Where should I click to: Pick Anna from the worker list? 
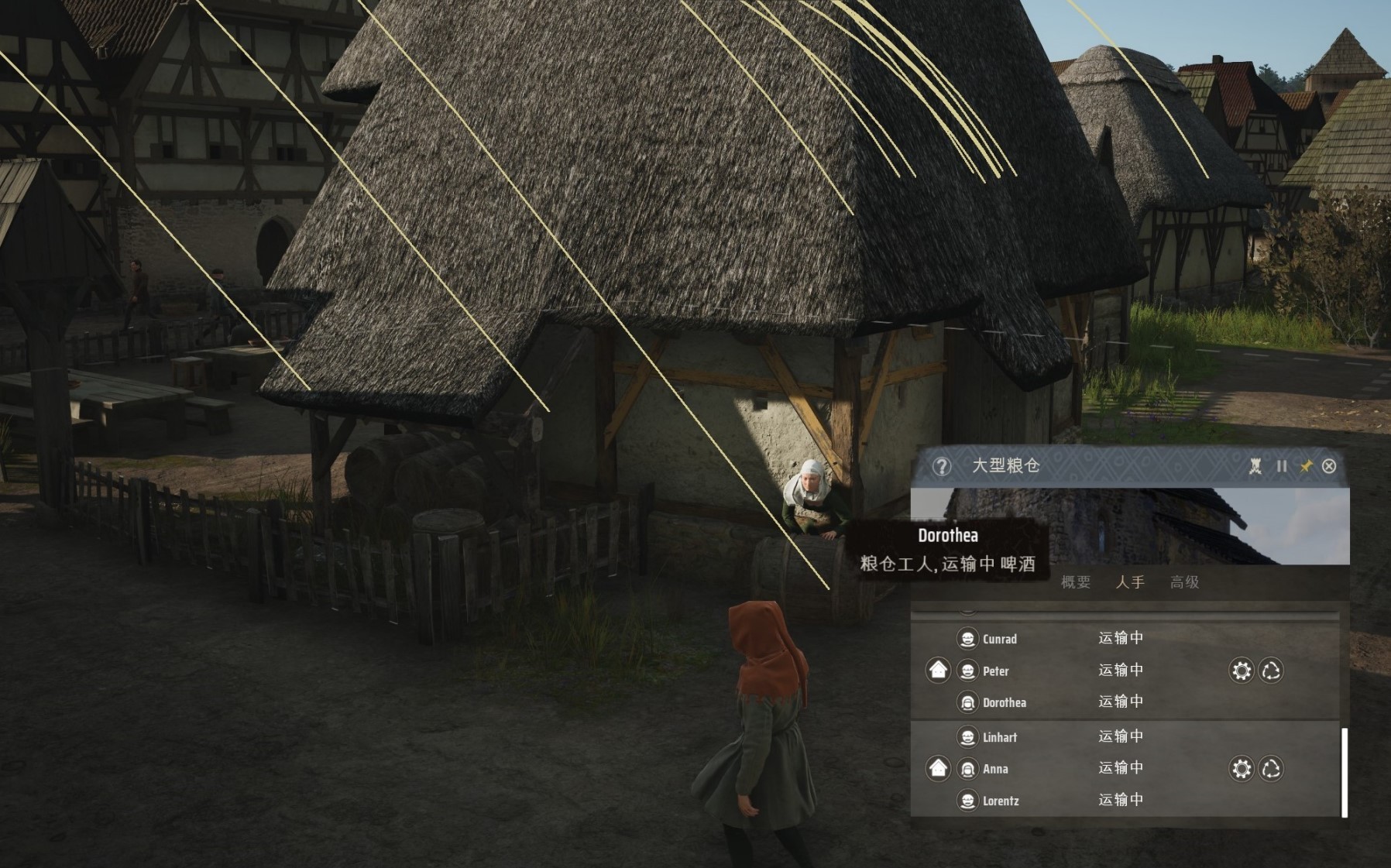tap(995, 769)
